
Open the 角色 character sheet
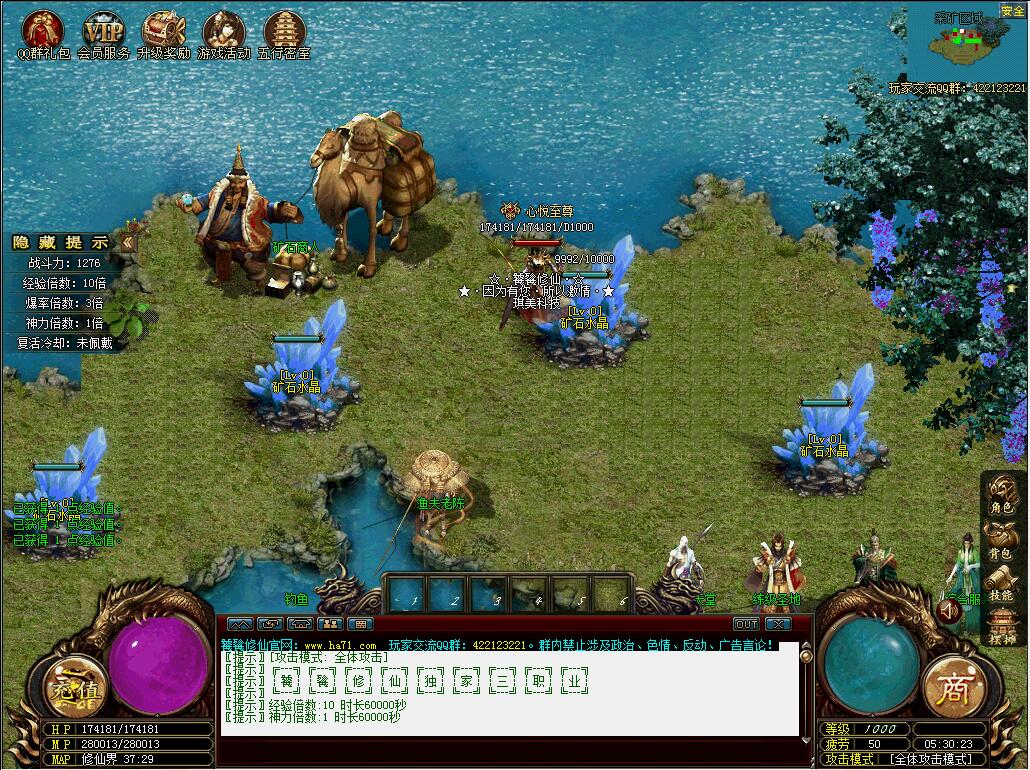(1002, 490)
